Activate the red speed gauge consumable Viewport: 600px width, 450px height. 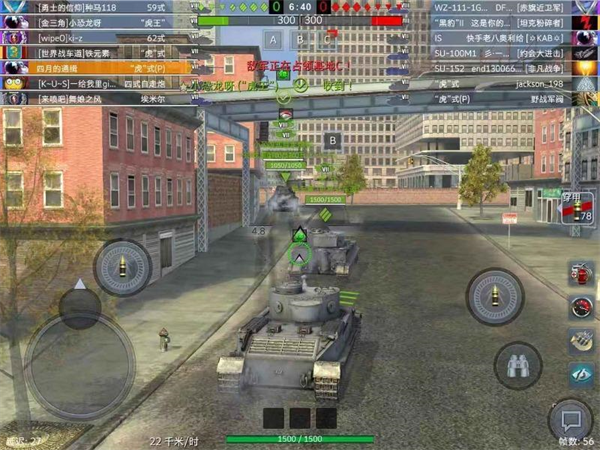[581, 308]
